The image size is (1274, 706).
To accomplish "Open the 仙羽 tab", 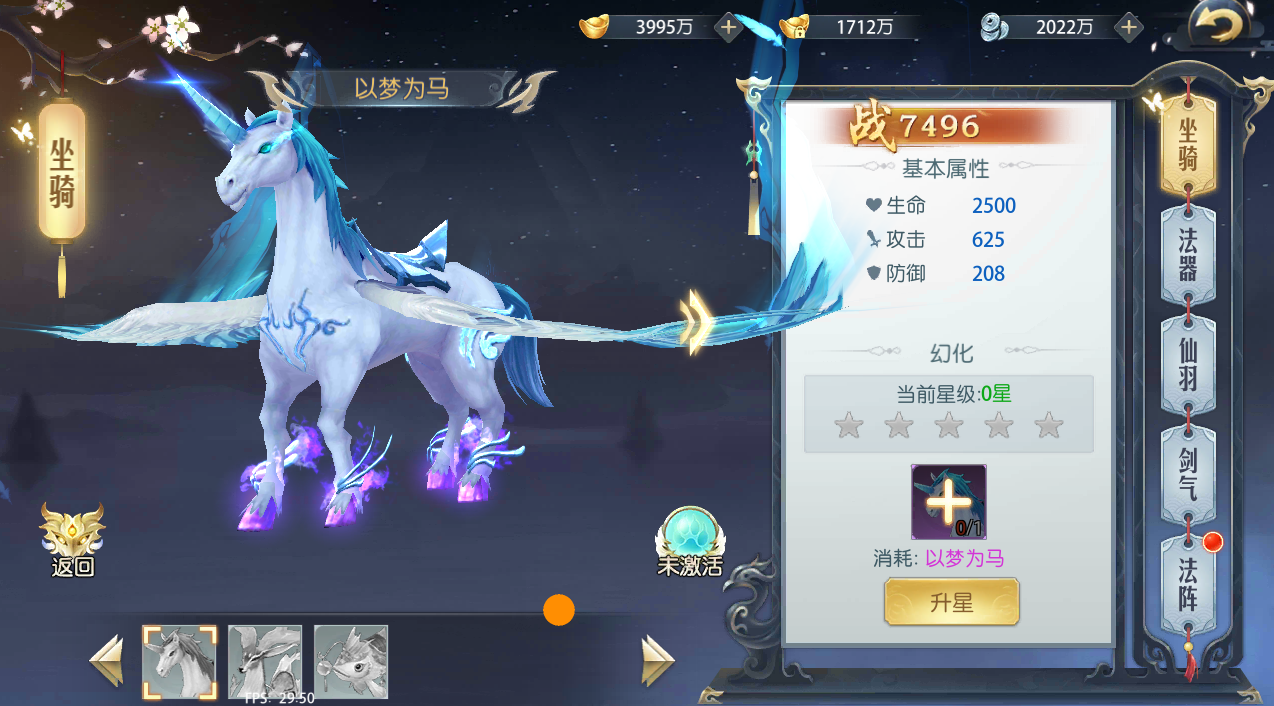I will [x=1187, y=366].
